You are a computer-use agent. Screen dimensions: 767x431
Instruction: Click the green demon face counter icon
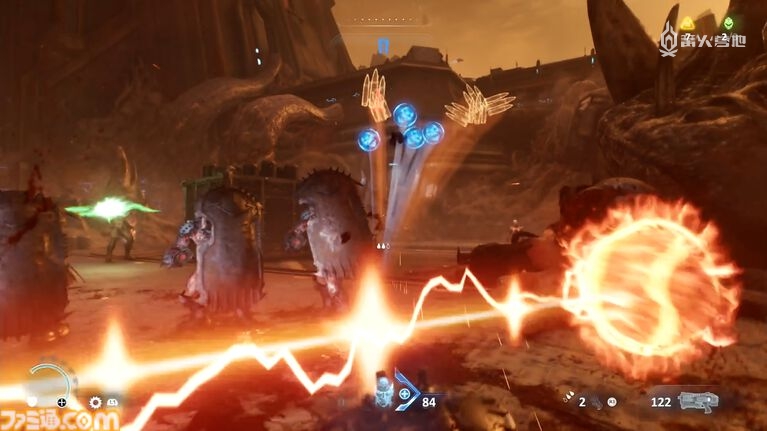(727, 23)
